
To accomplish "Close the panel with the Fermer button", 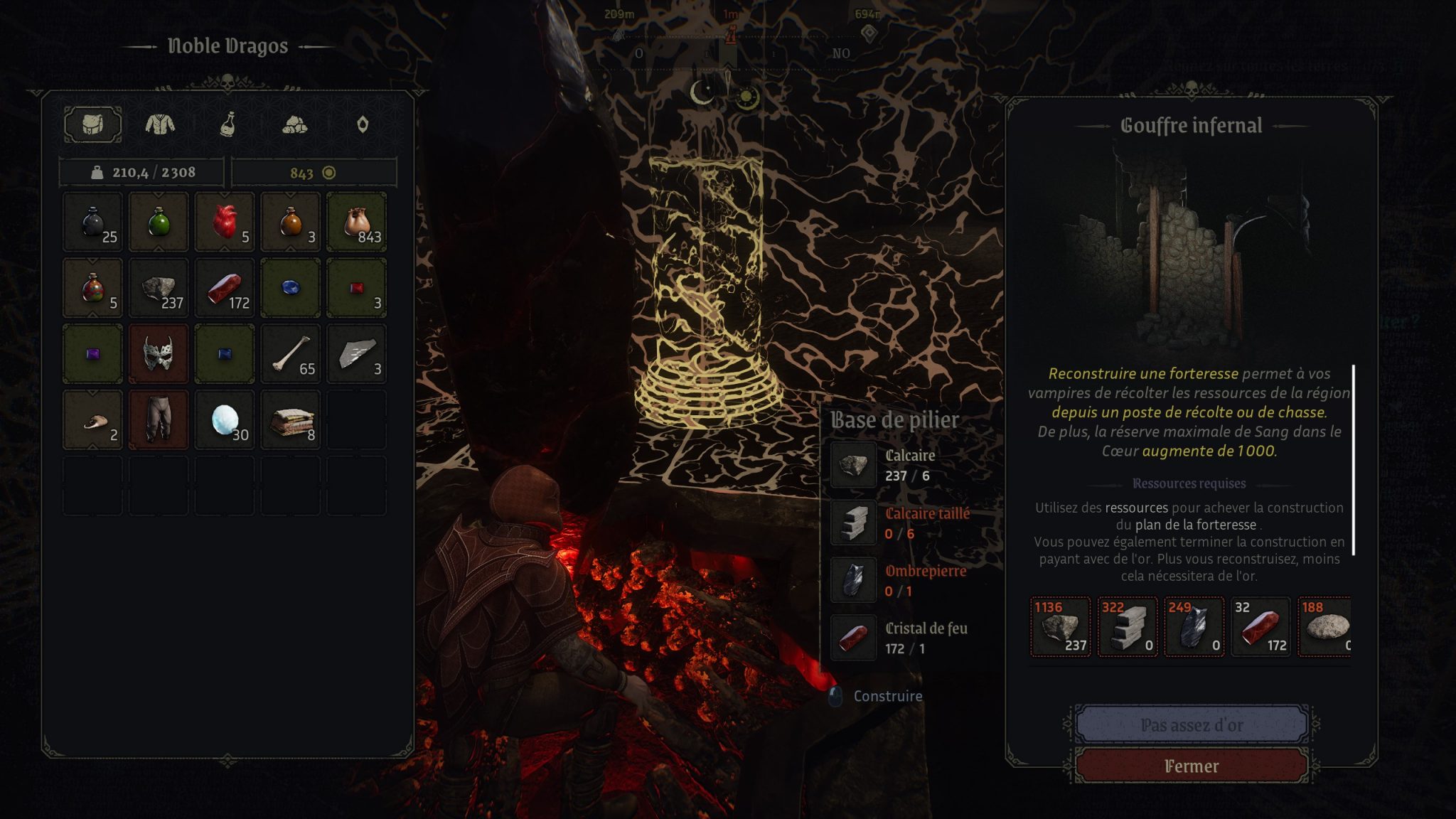I will tap(1192, 766).
